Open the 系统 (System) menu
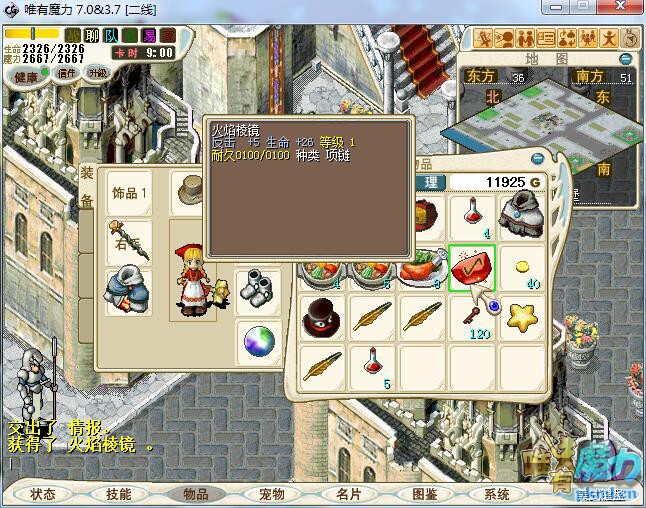Image resolution: width=646 pixels, height=508 pixels. click(x=497, y=494)
